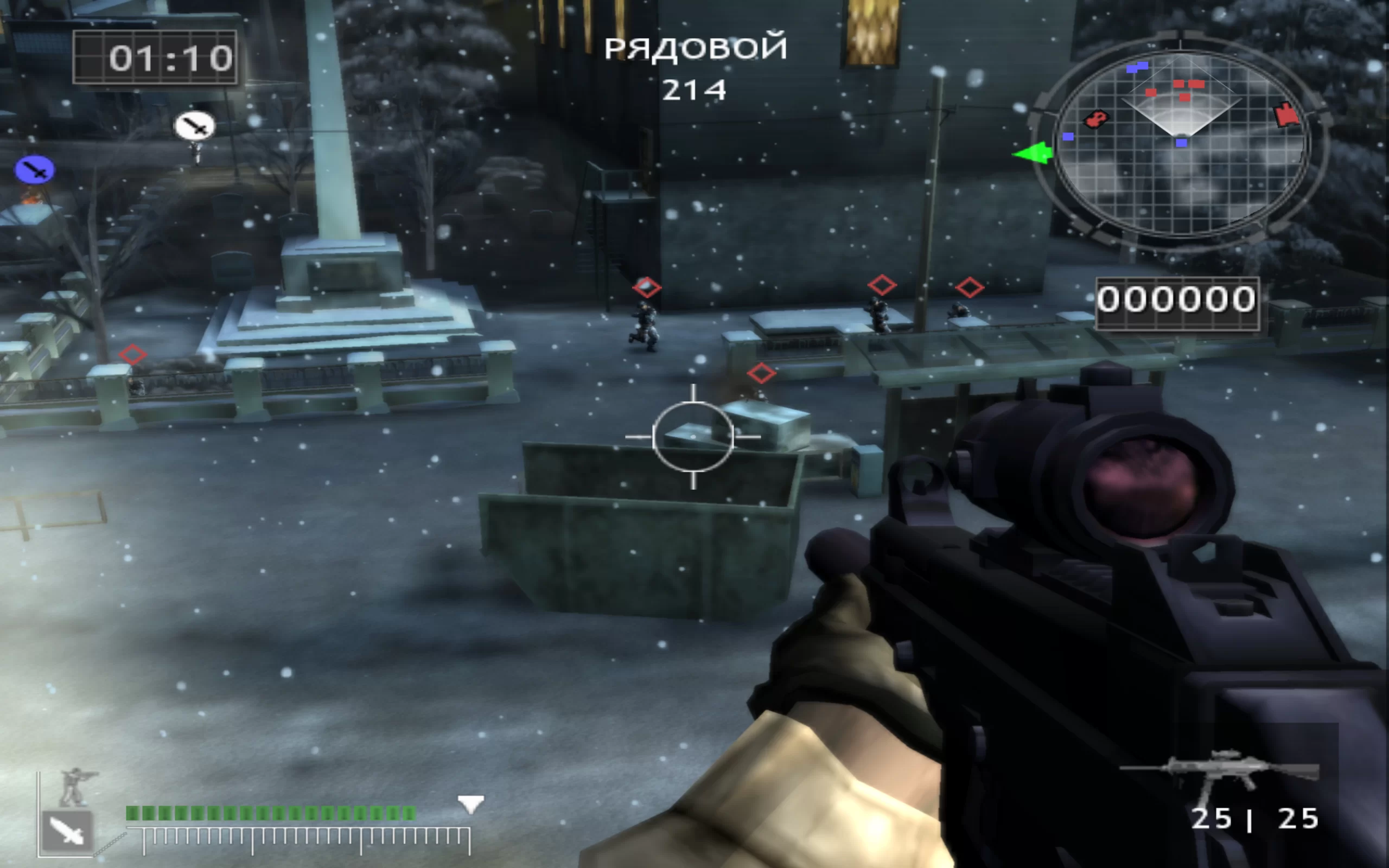Select the green arrow on the minimap edge
The image size is (1389, 868).
tap(1033, 154)
